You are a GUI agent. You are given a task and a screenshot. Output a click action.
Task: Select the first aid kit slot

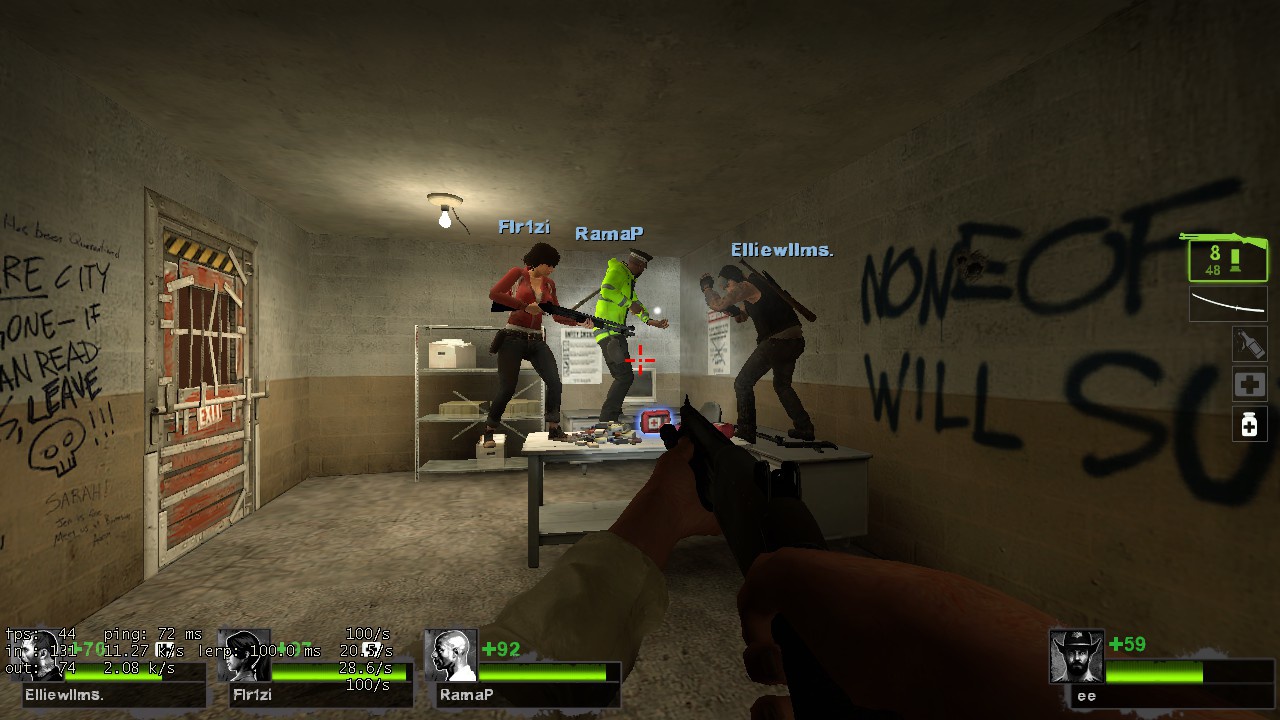click(1250, 384)
